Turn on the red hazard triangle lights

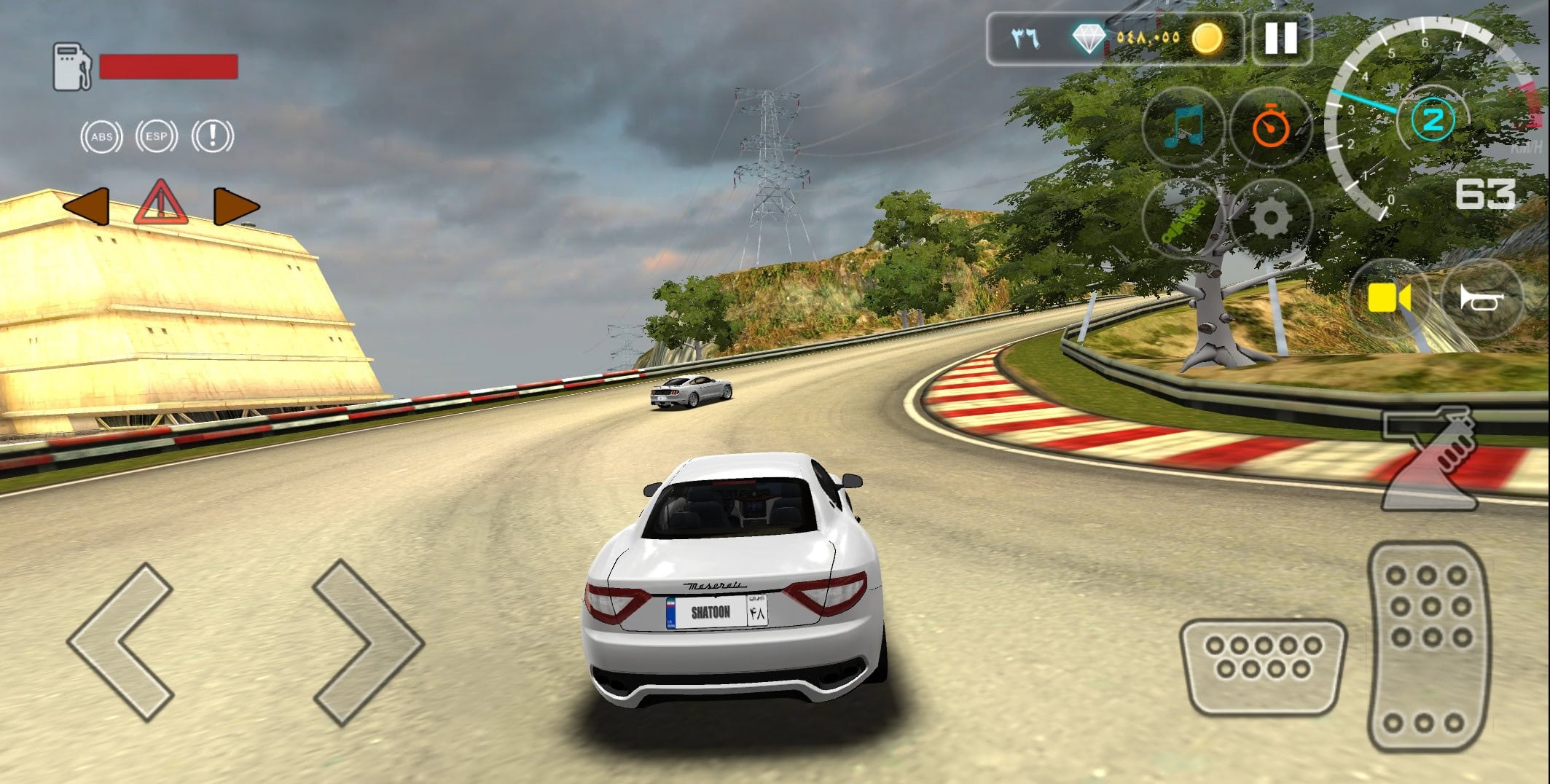coord(160,203)
